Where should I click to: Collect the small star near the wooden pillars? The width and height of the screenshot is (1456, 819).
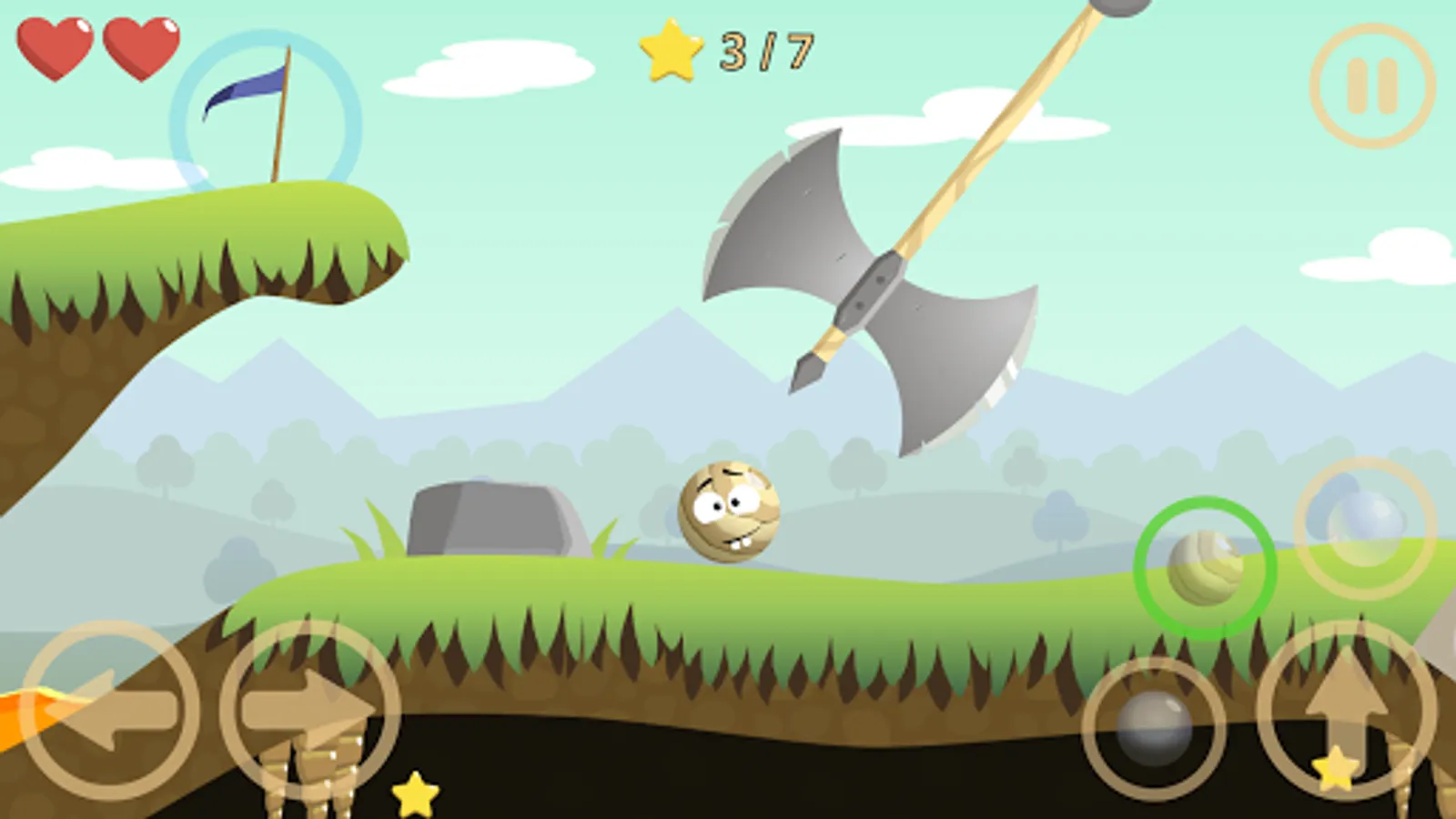(414, 794)
